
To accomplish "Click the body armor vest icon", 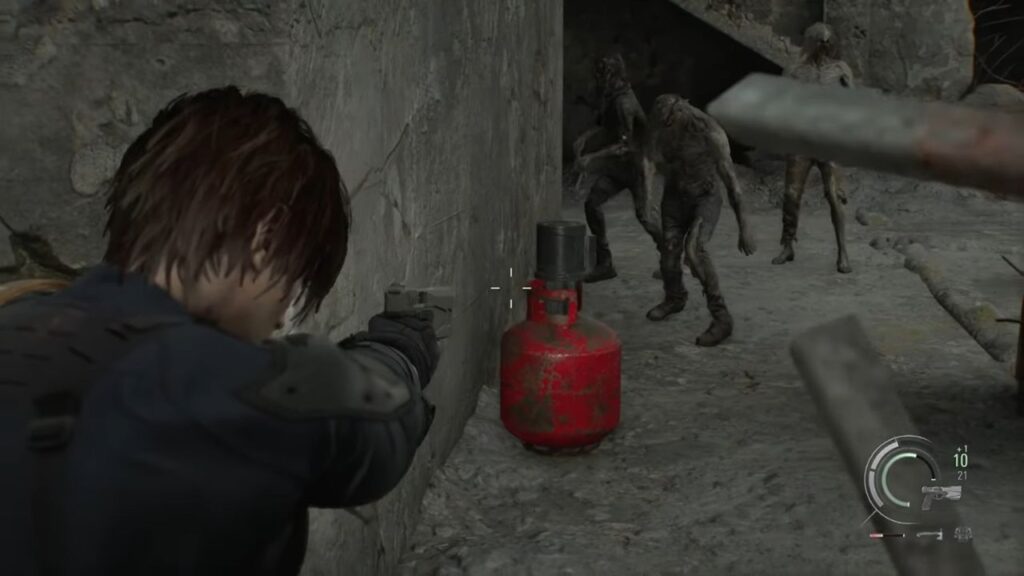I will [x=963, y=535].
